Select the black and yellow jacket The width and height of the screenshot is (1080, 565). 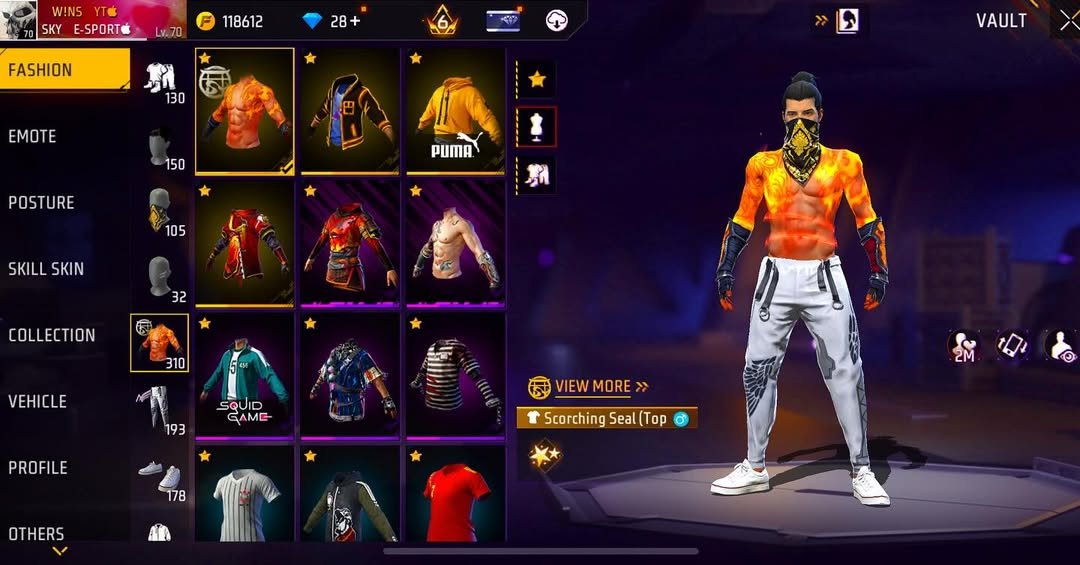coord(350,111)
